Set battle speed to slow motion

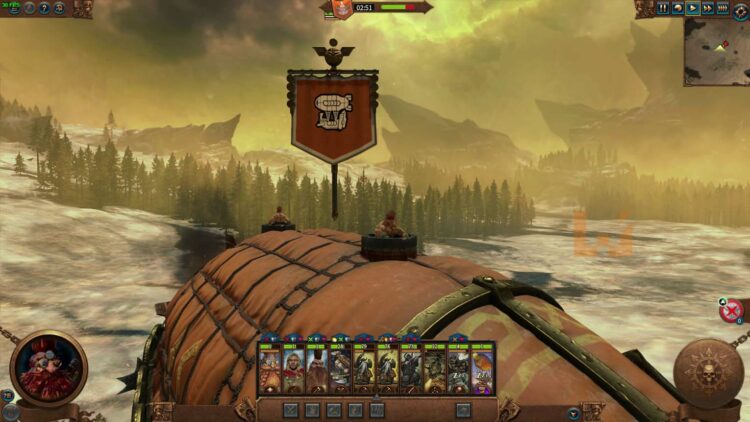[x=678, y=8]
